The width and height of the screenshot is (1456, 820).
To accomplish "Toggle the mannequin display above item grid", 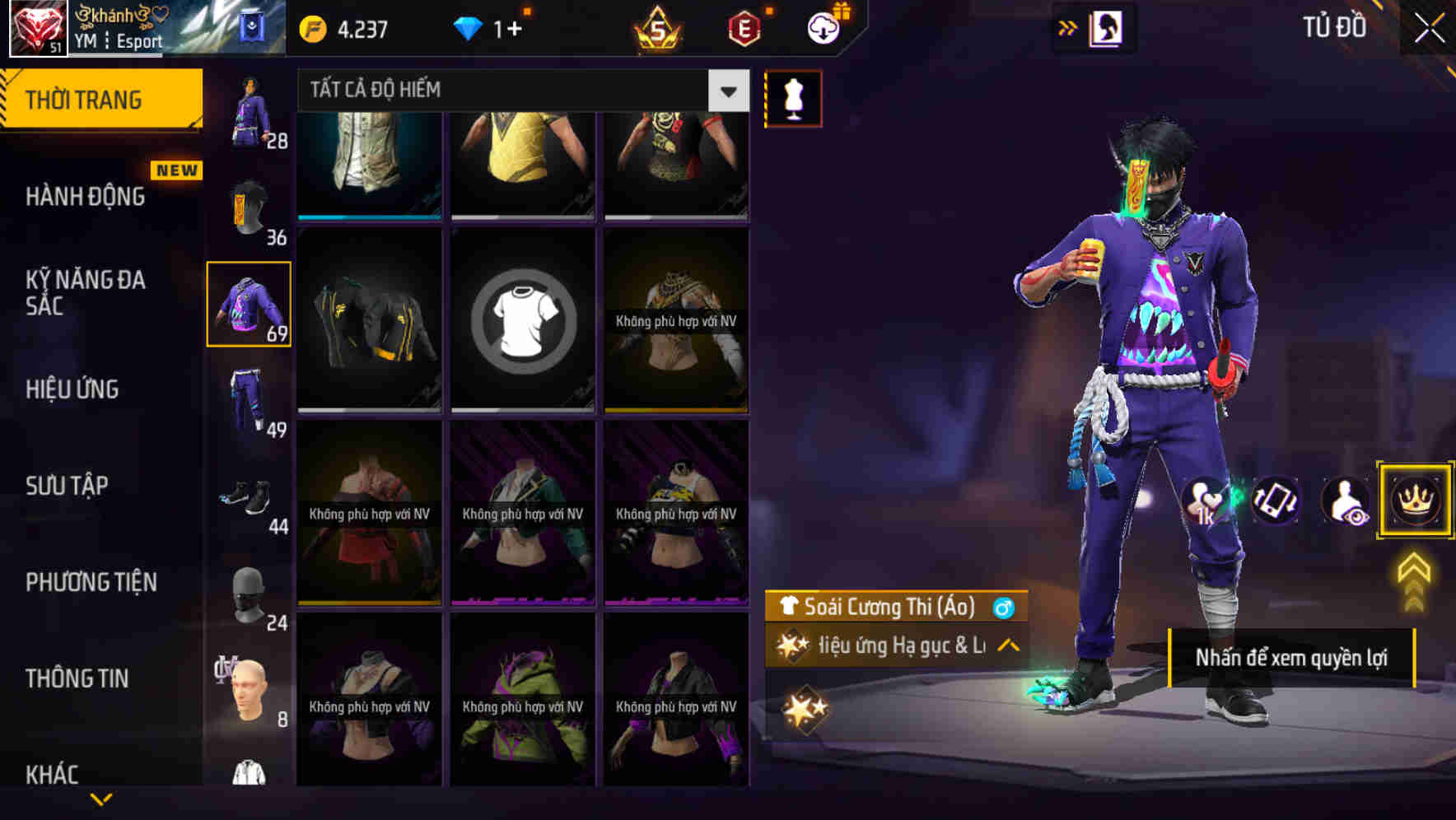I will [793, 97].
